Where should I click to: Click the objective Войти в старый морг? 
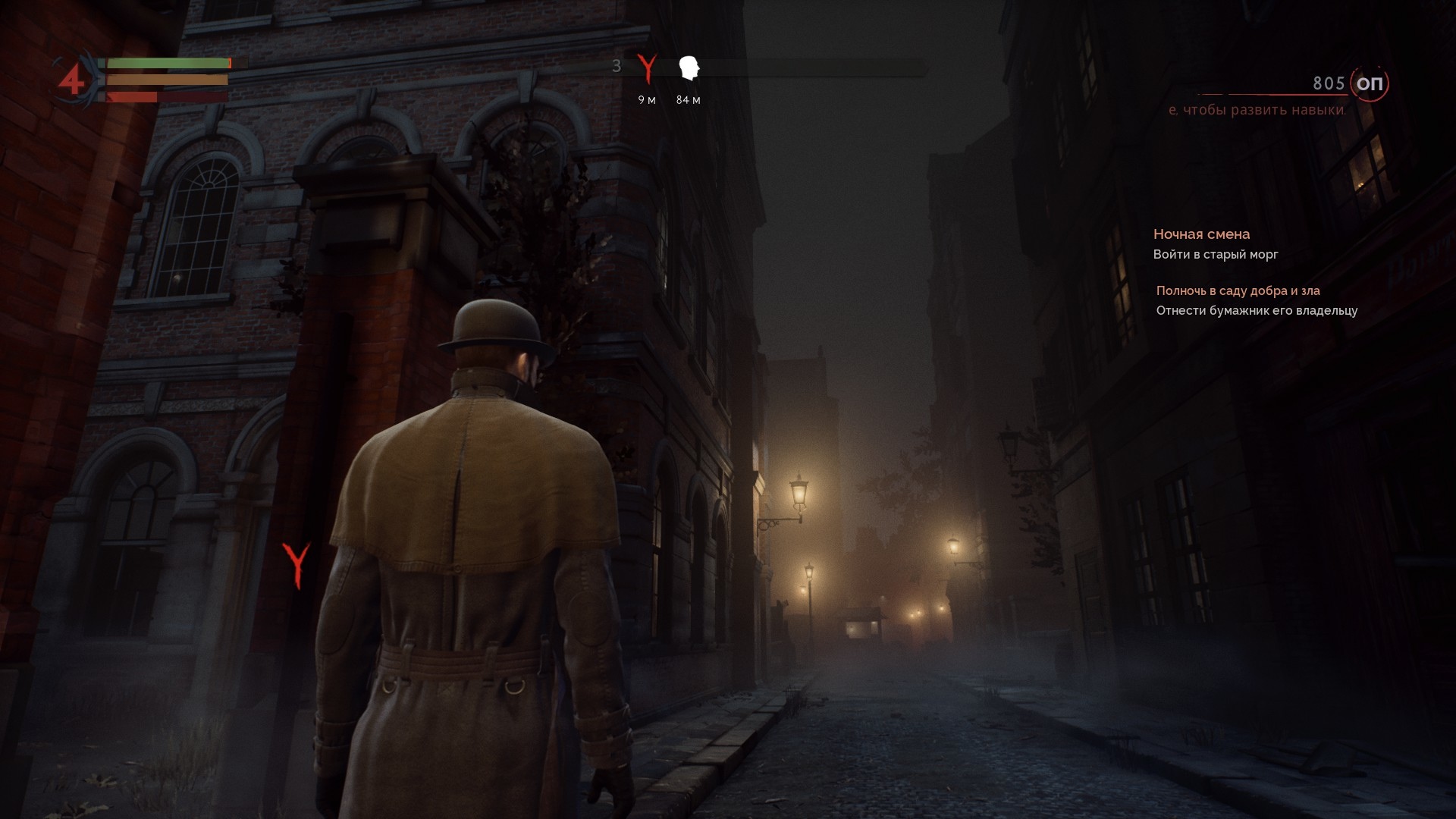click(1216, 255)
